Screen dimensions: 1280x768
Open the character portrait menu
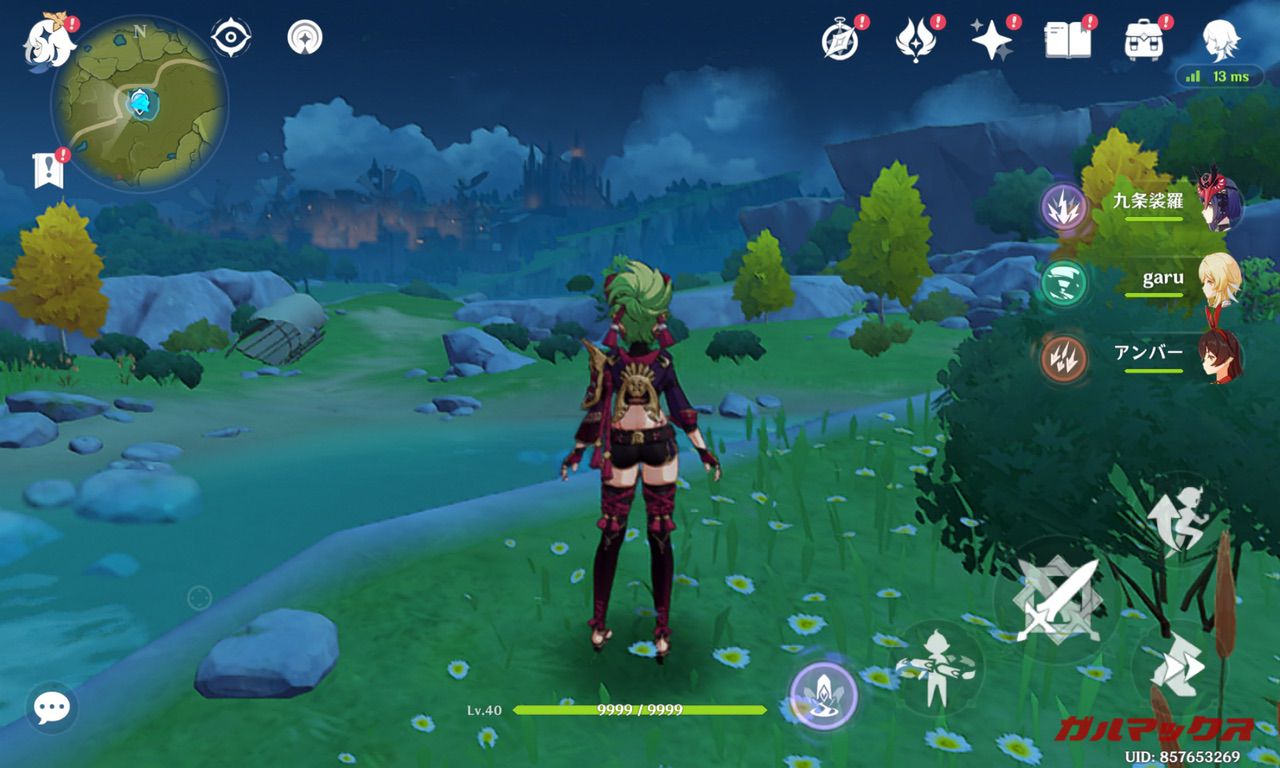pos(1220,40)
